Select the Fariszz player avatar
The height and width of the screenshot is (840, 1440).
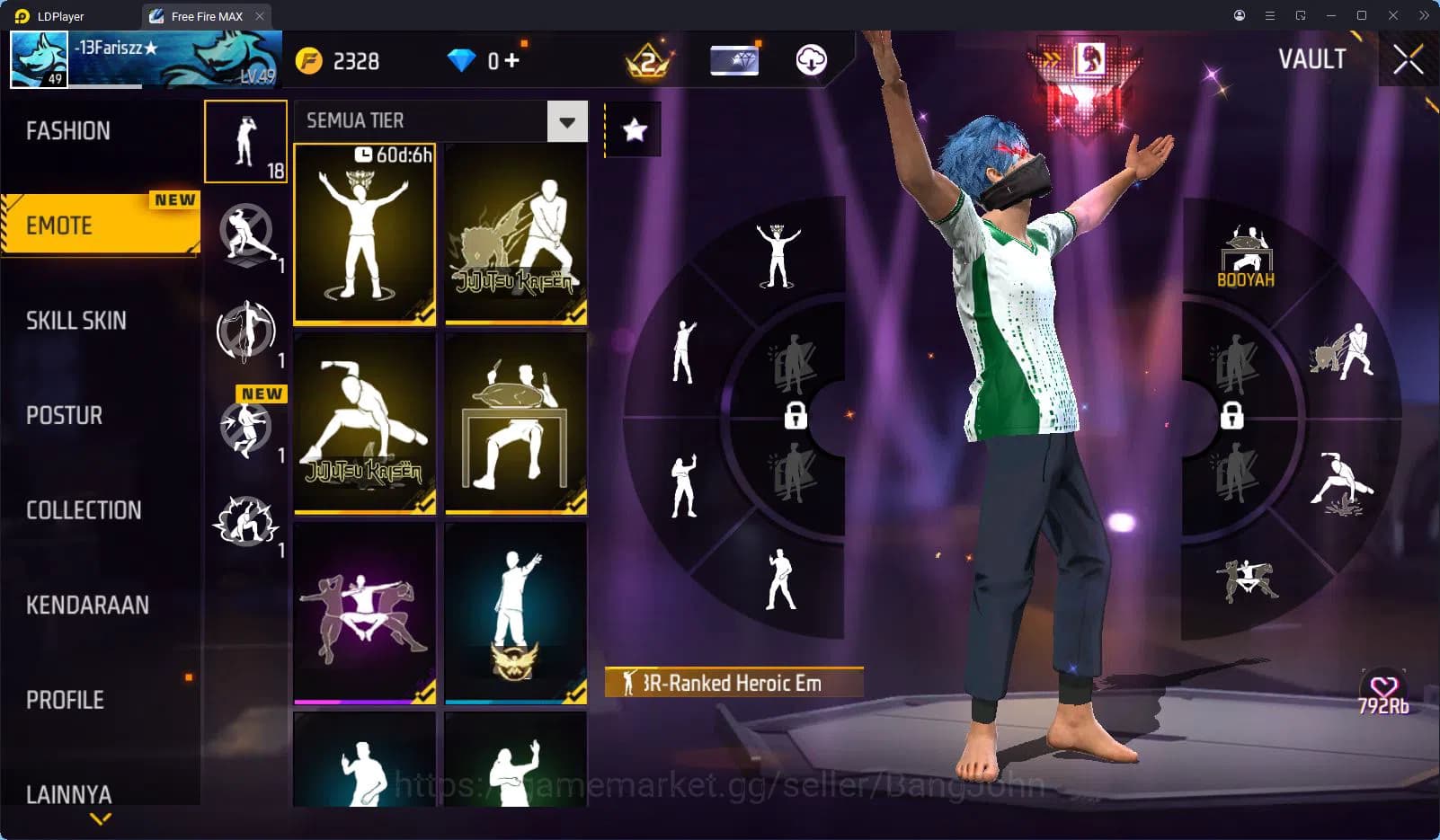(x=38, y=57)
